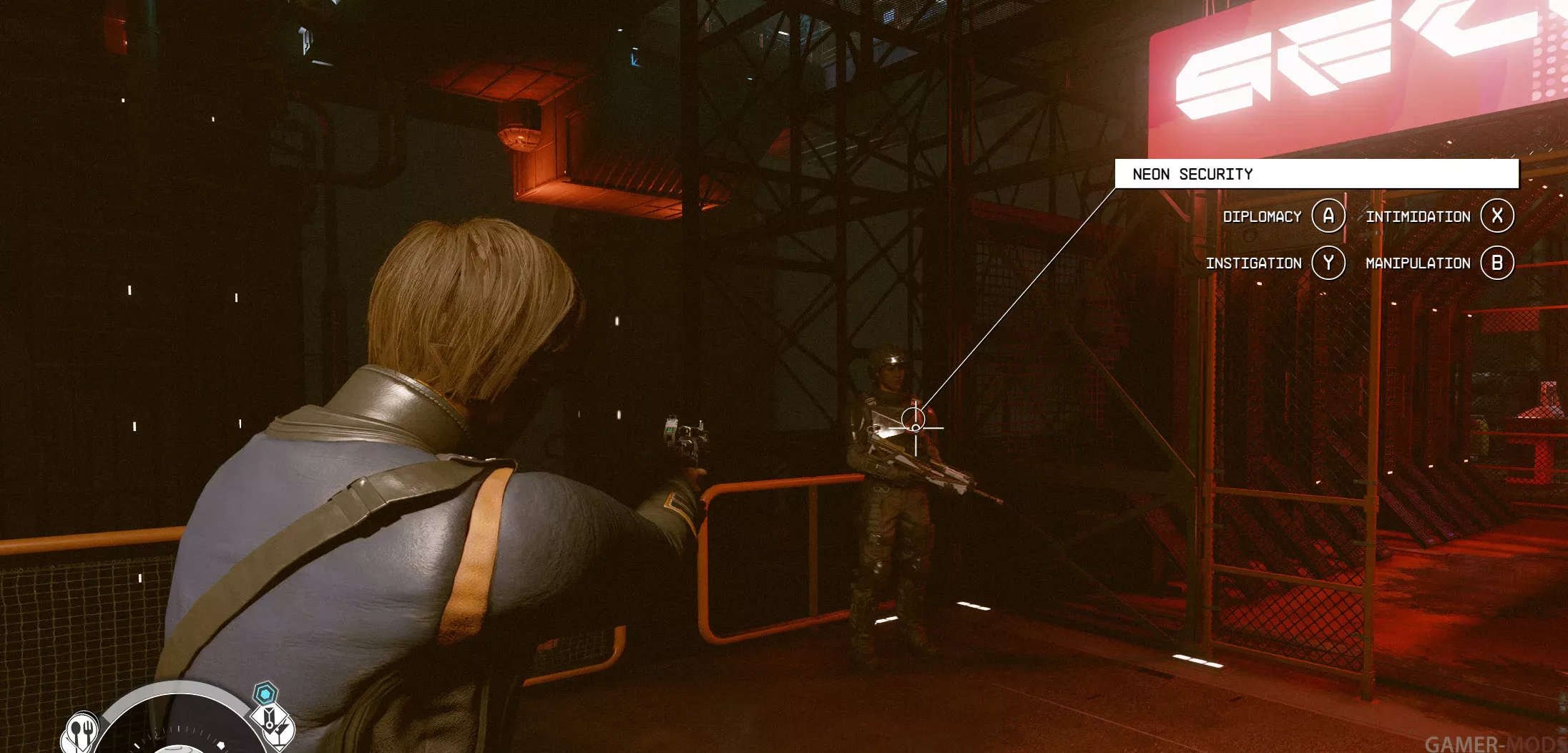The image size is (1568, 753).
Task: Choose the Diplomacy social option
Action: 1328,215
